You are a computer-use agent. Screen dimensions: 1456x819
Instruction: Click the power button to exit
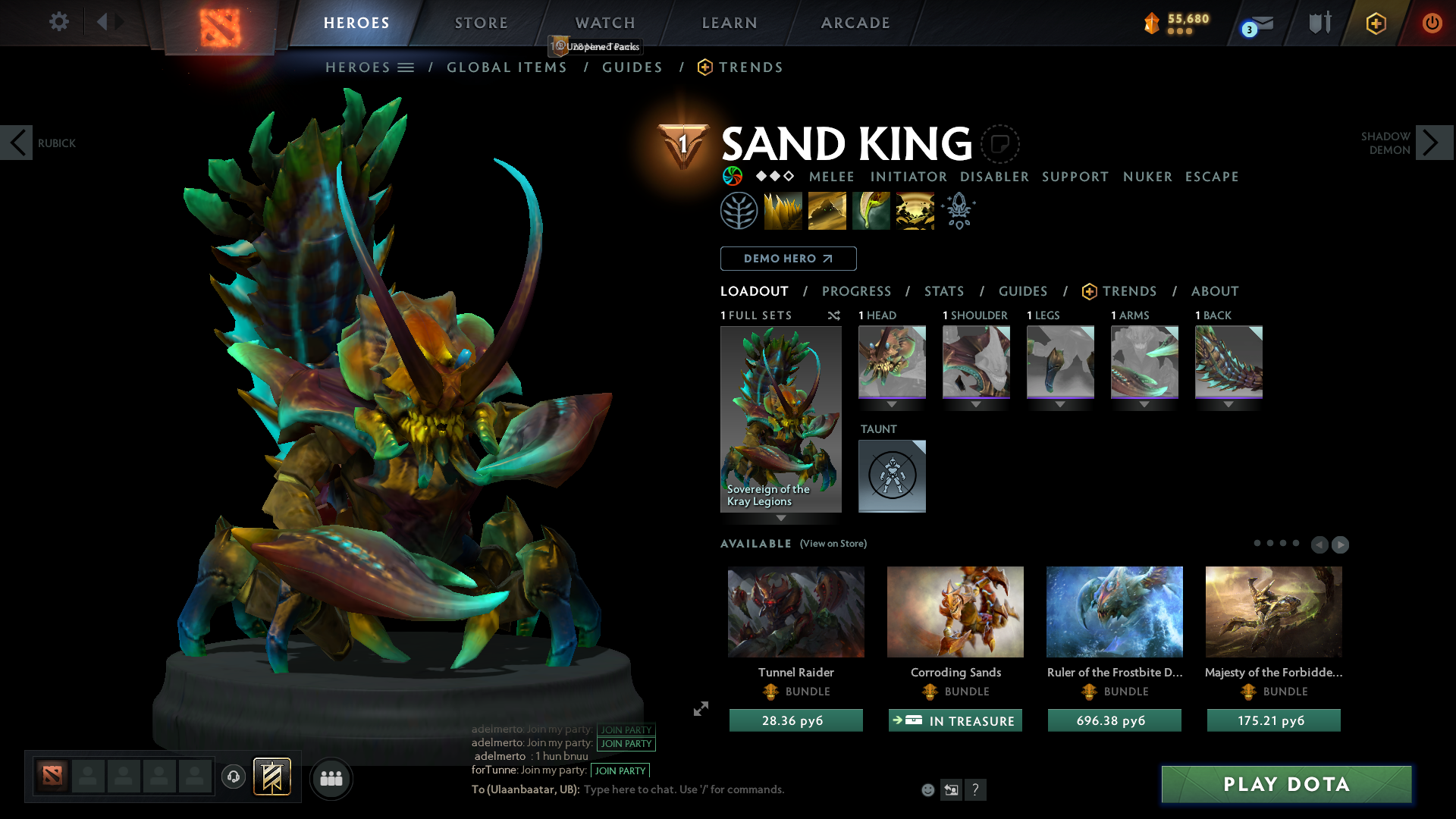[x=1432, y=23]
